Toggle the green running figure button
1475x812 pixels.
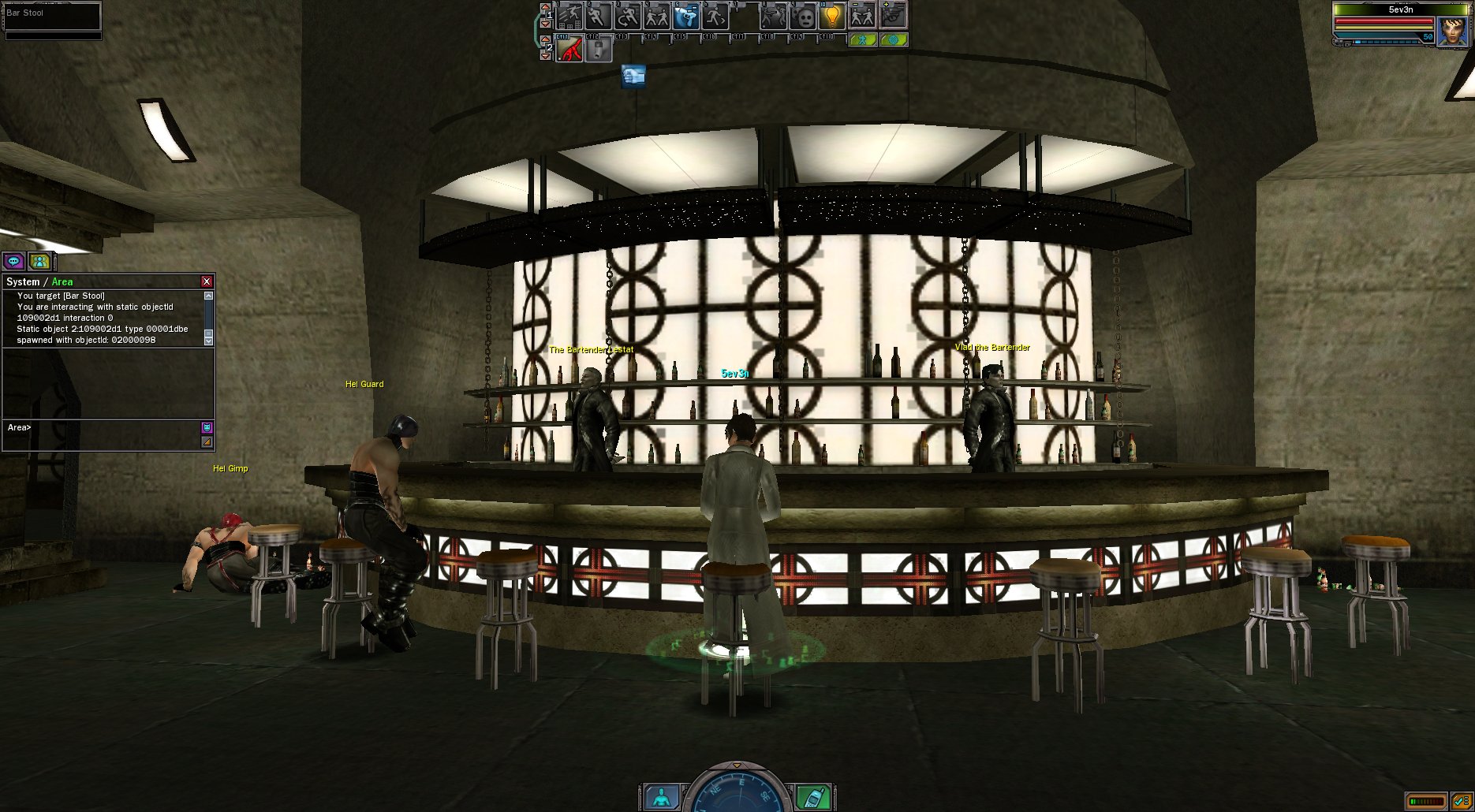click(x=863, y=39)
